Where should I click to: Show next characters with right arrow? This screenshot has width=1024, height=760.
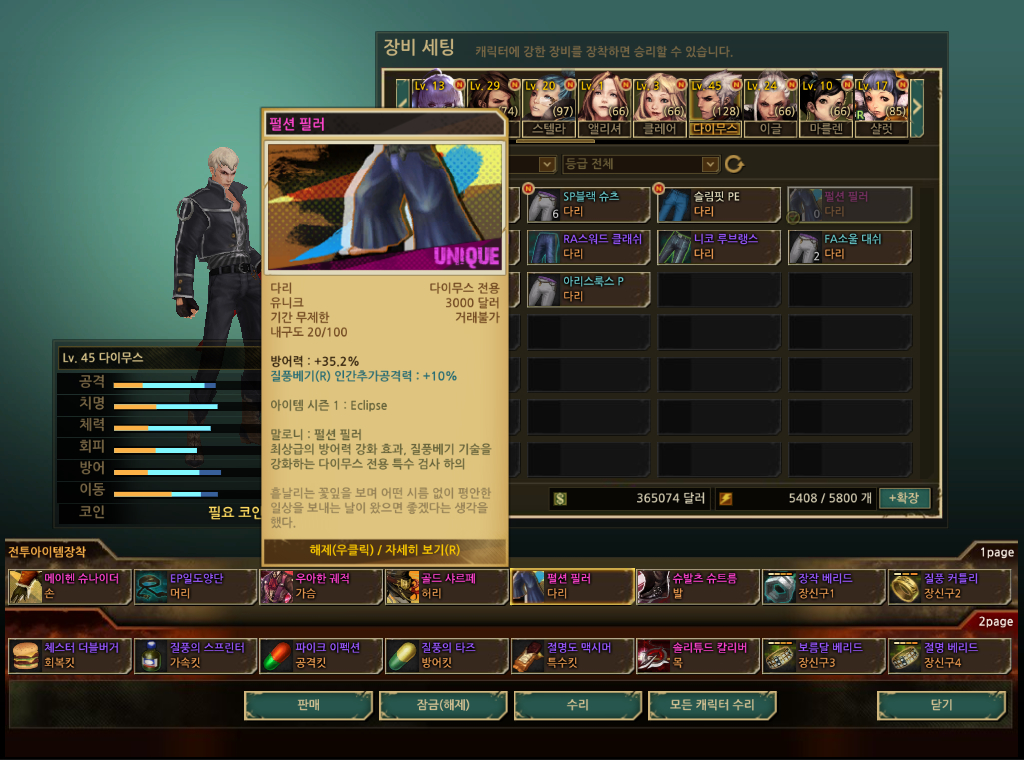click(x=916, y=100)
